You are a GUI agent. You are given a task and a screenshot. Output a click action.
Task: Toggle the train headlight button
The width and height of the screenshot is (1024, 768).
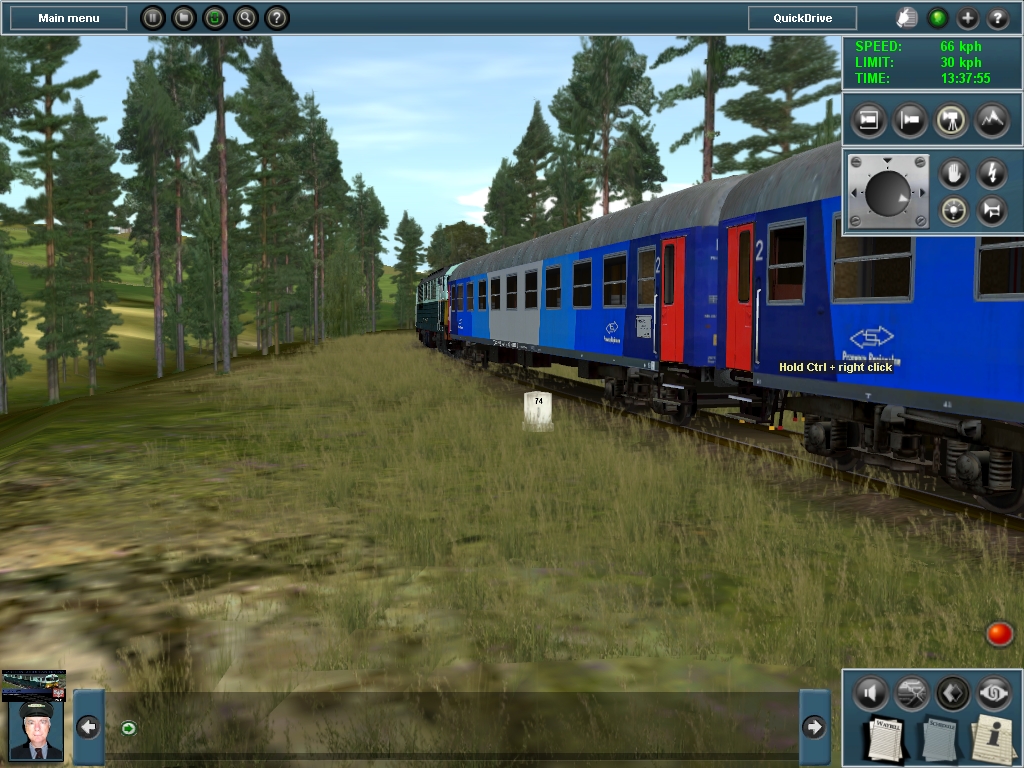pos(954,211)
